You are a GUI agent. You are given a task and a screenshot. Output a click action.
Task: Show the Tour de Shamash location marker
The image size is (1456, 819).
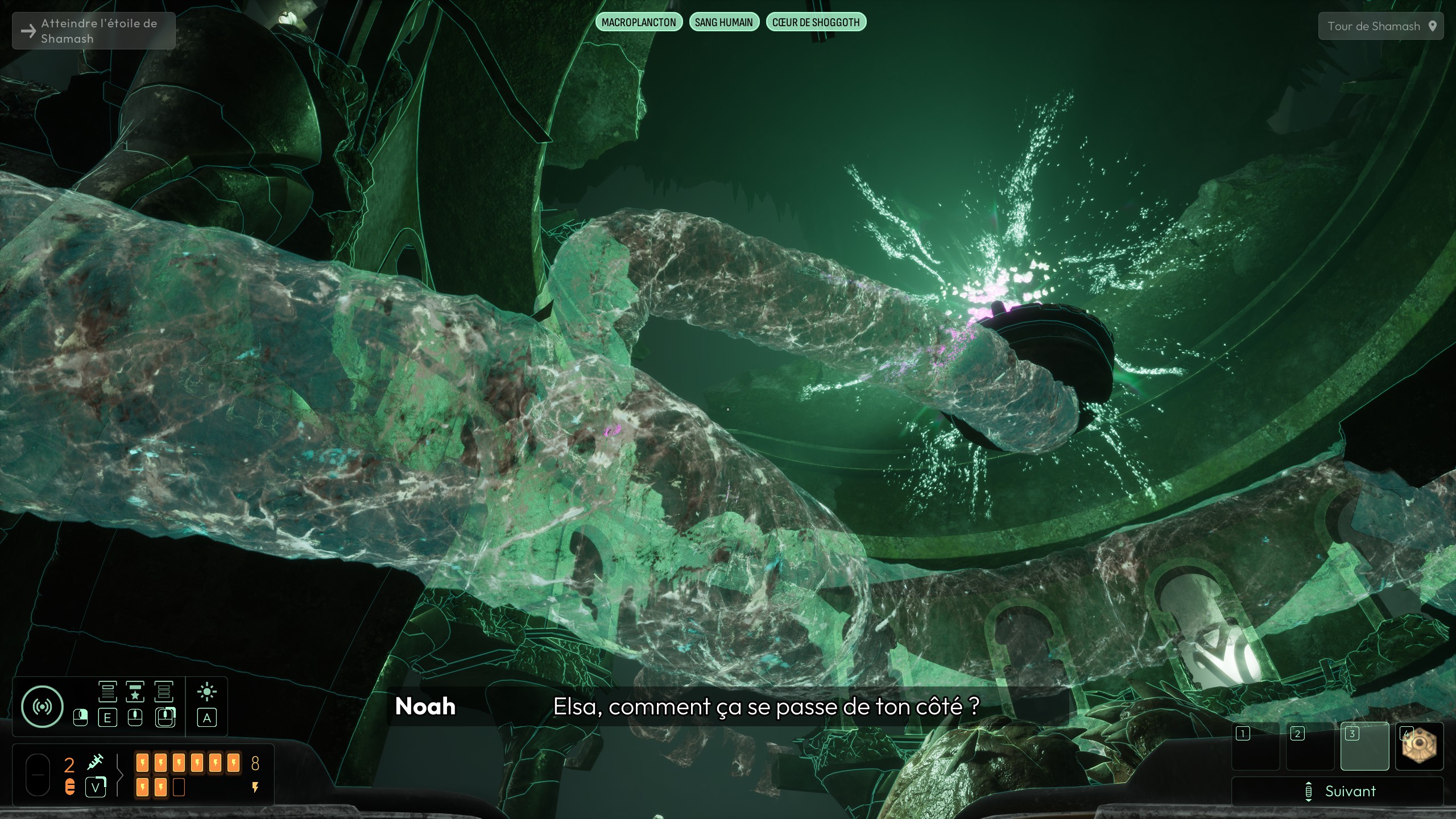click(1380, 26)
